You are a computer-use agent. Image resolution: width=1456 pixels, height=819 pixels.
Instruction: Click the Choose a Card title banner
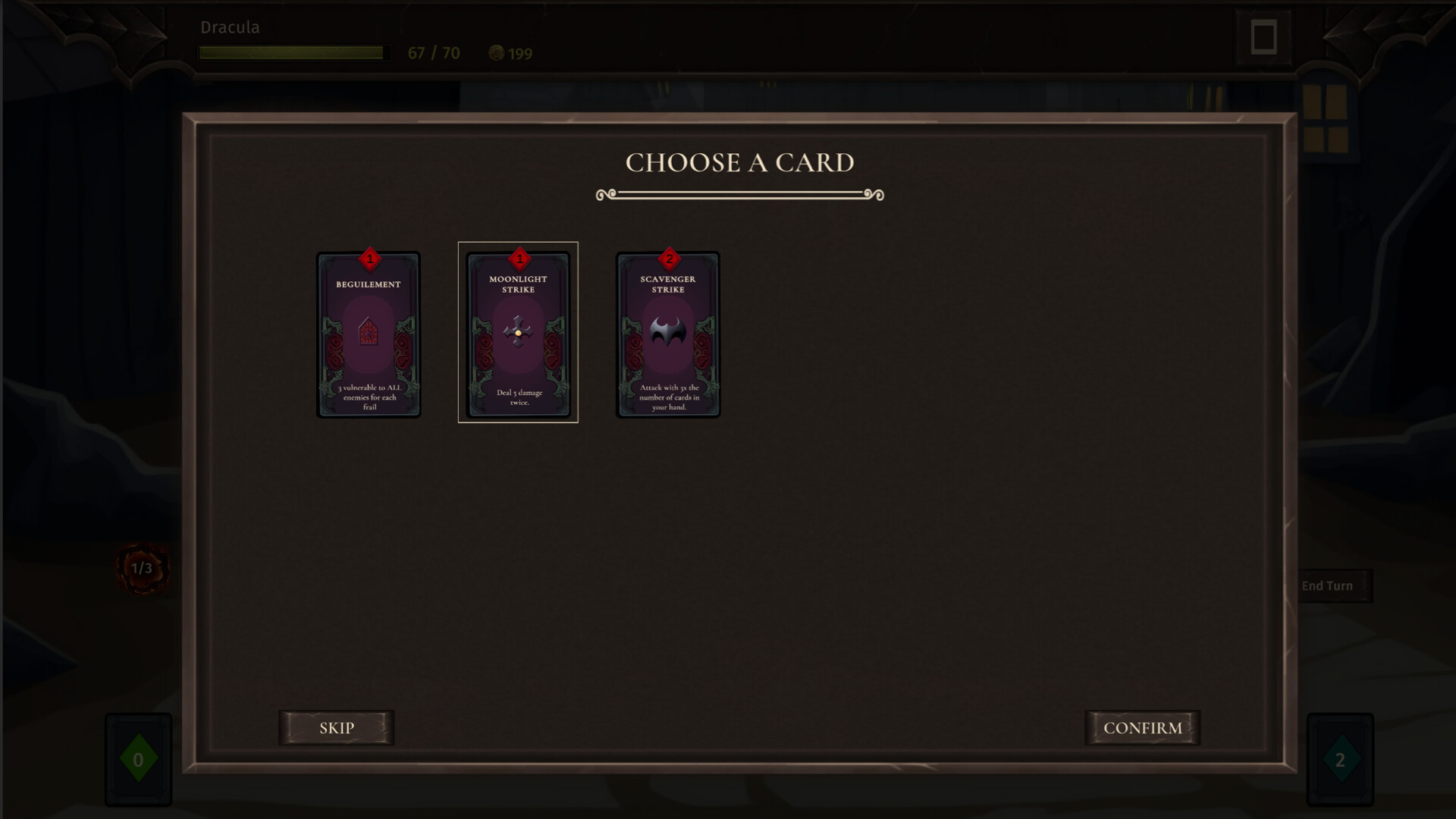pos(739,162)
